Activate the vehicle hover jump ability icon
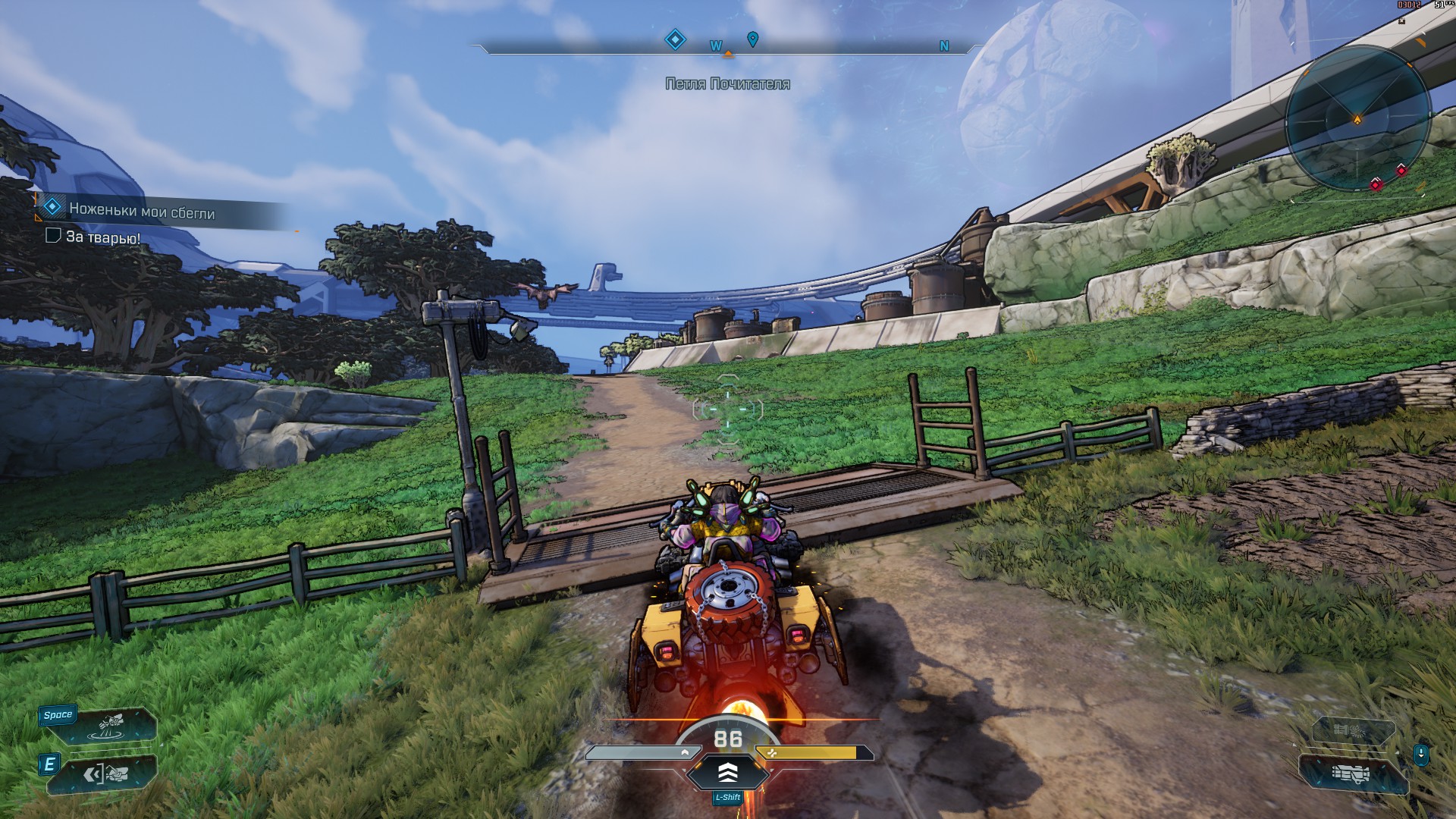1456x819 pixels. (111, 726)
